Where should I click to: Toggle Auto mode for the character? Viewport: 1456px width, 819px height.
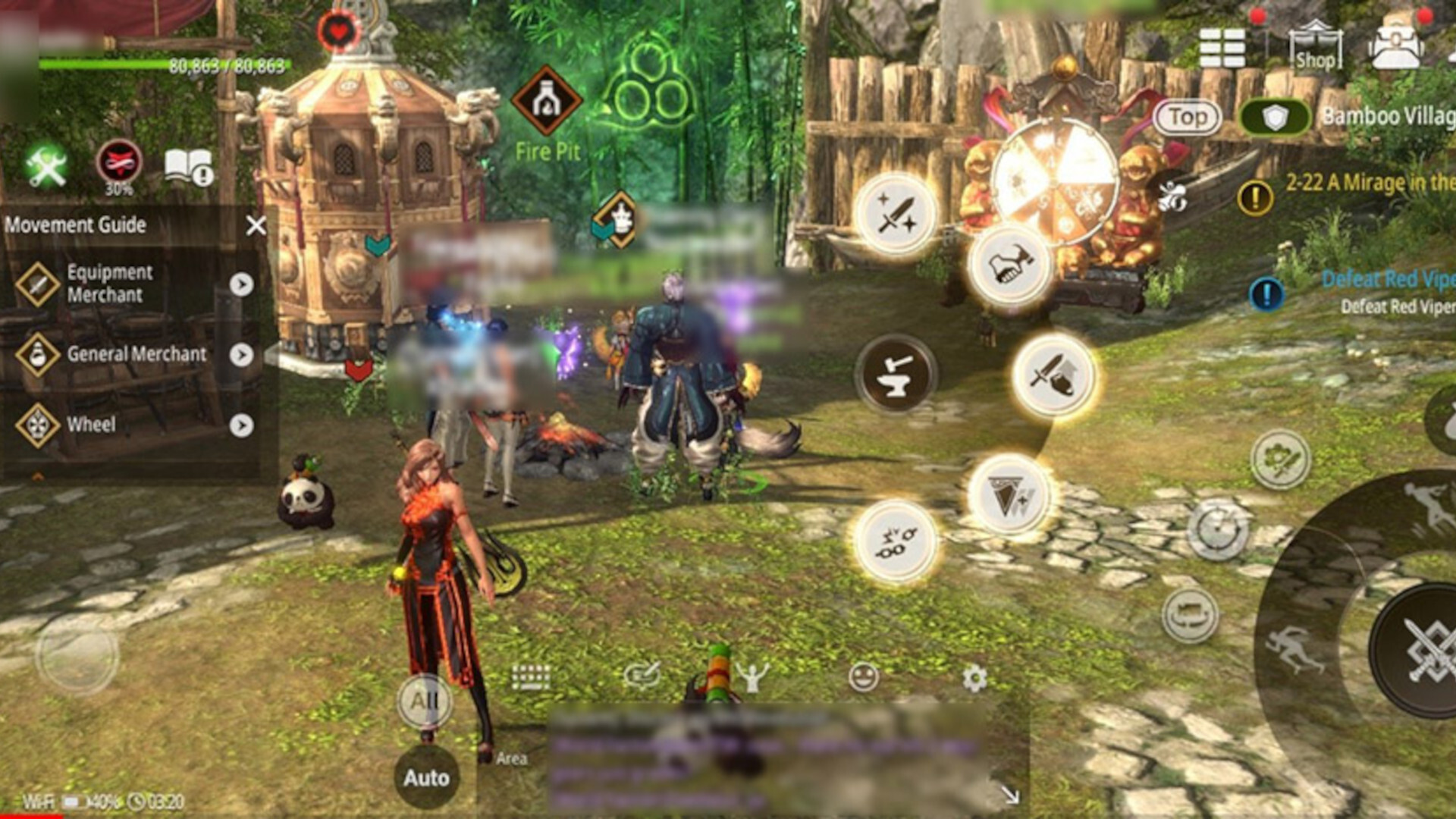[427, 777]
